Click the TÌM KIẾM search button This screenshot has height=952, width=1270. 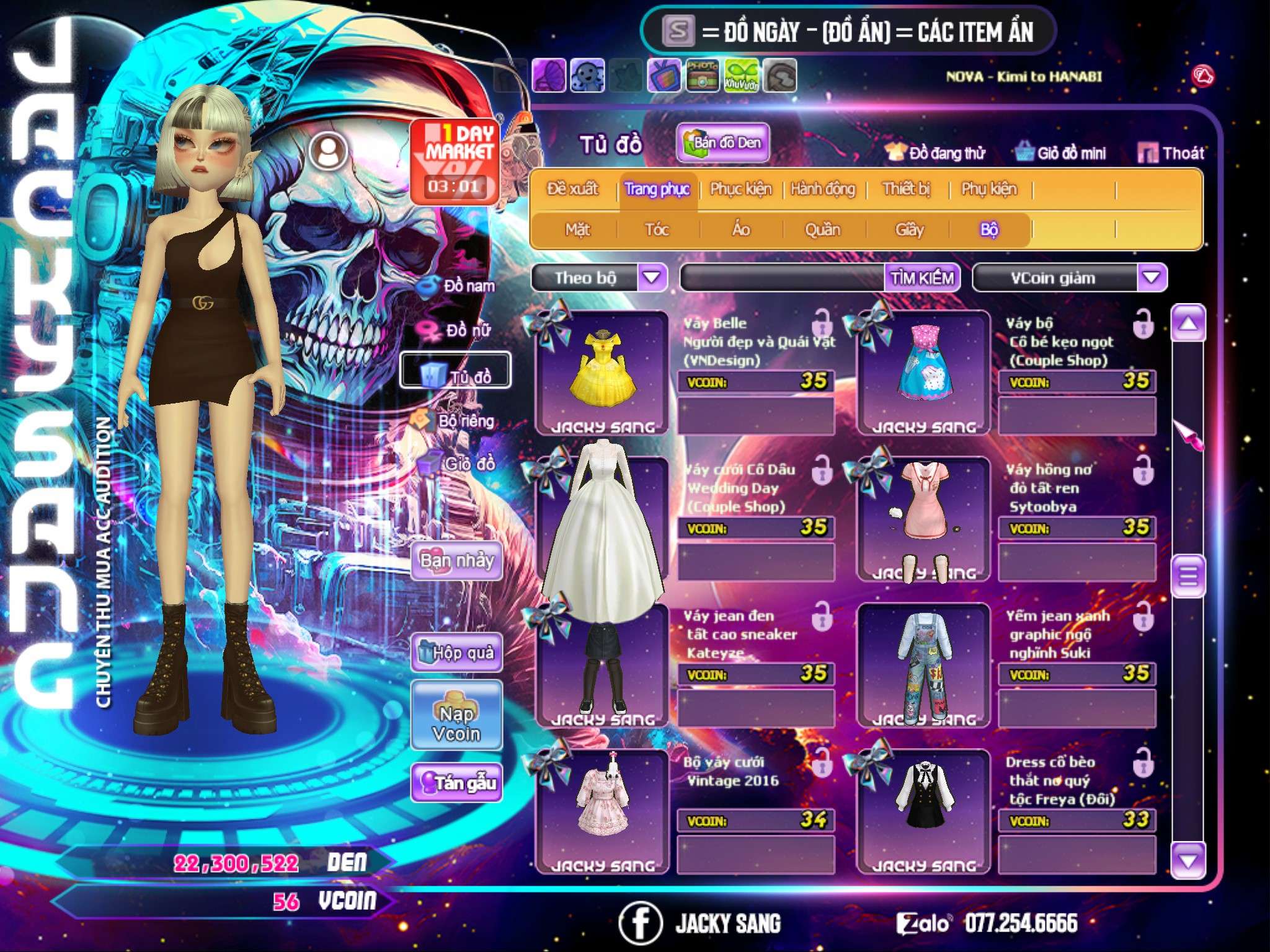pyautogui.click(x=922, y=278)
